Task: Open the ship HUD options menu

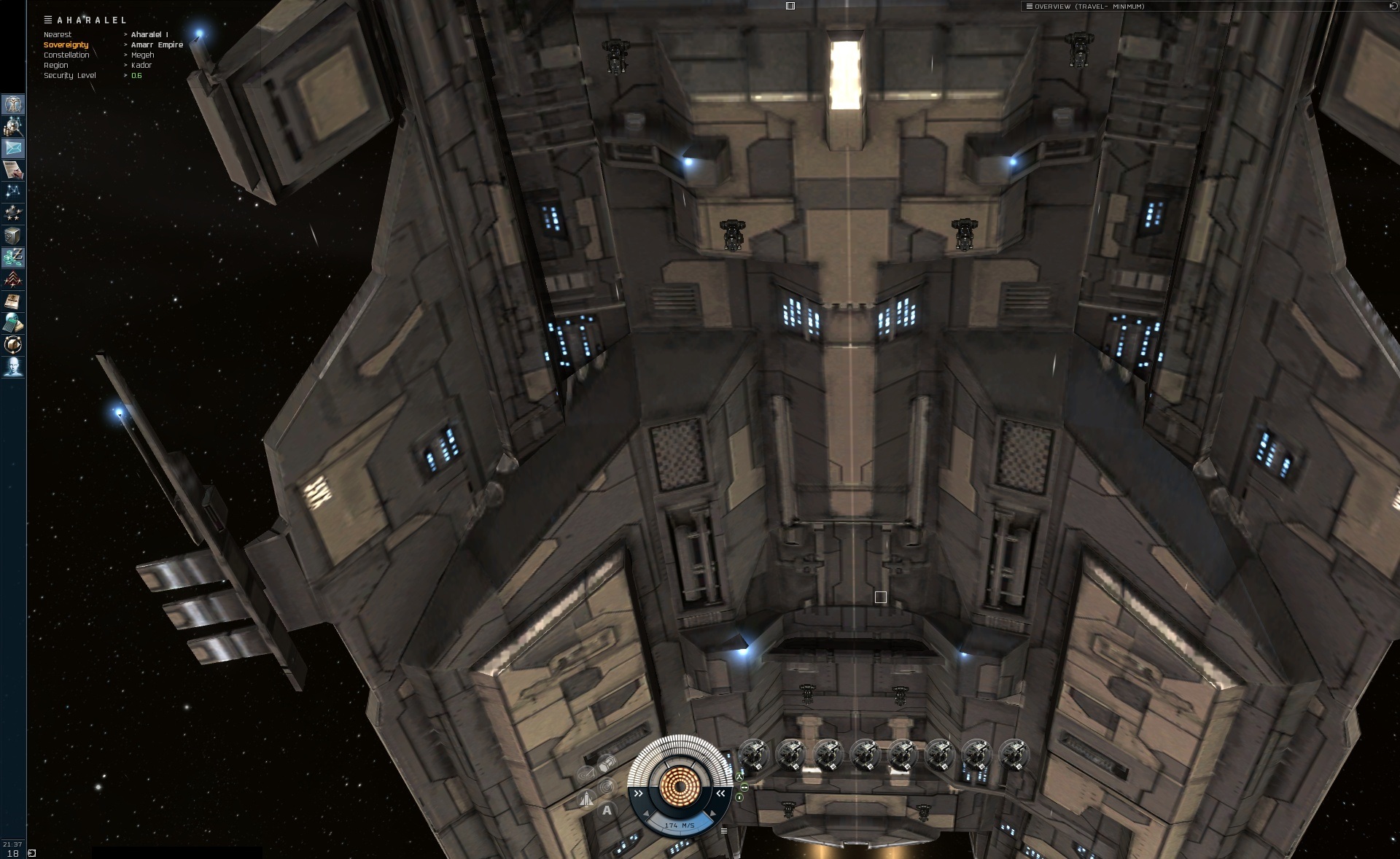Action: (x=723, y=831)
